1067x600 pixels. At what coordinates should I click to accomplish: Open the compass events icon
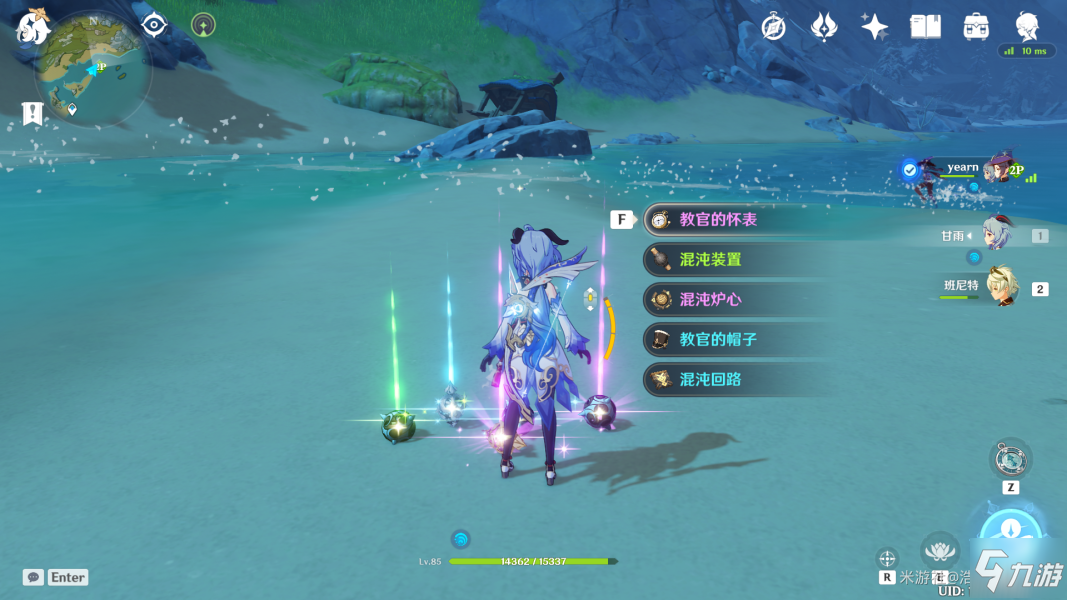tap(773, 27)
